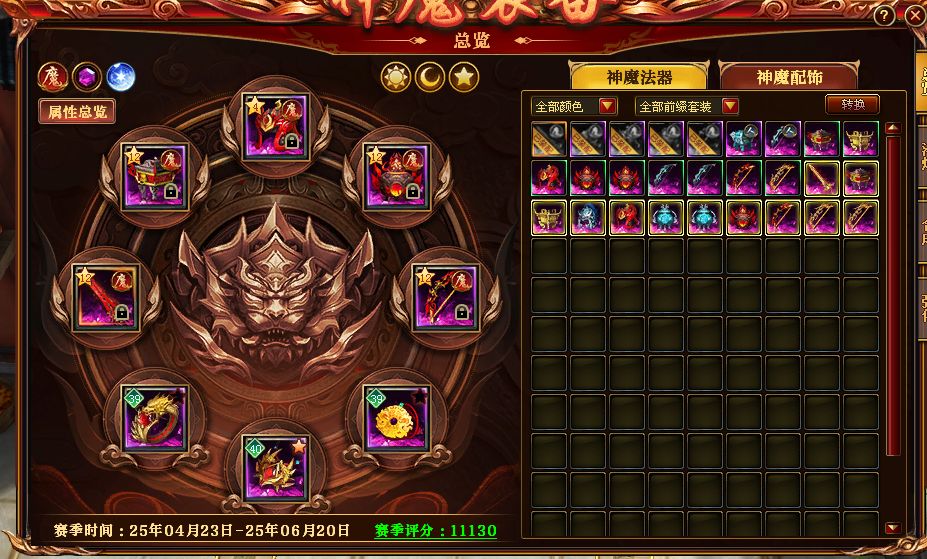Select the purple gem round icon
Image resolution: width=927 pixels, height=559 pixels.
click(x=86, y=76)
